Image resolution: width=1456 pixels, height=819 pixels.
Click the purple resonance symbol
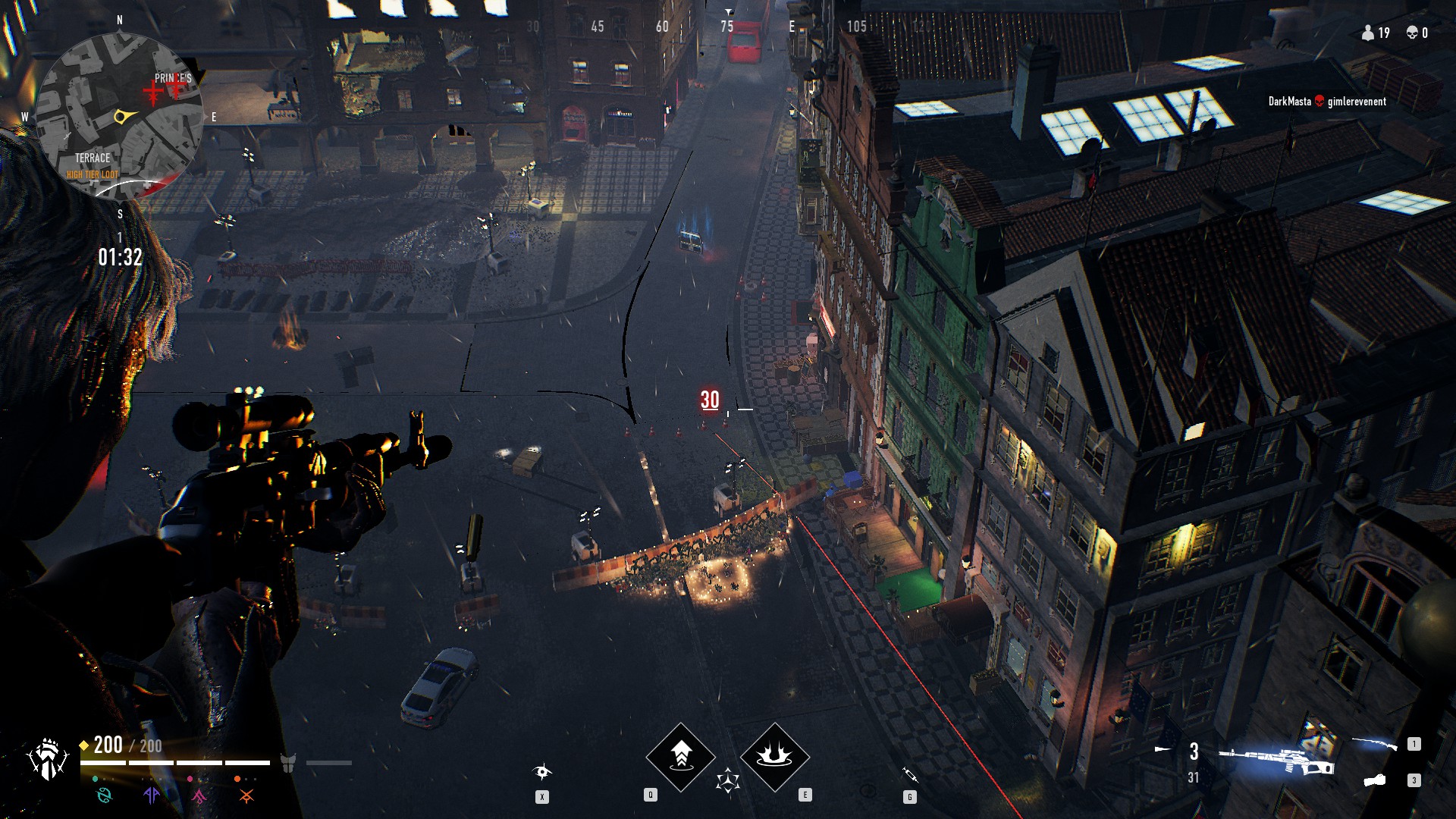152,795
